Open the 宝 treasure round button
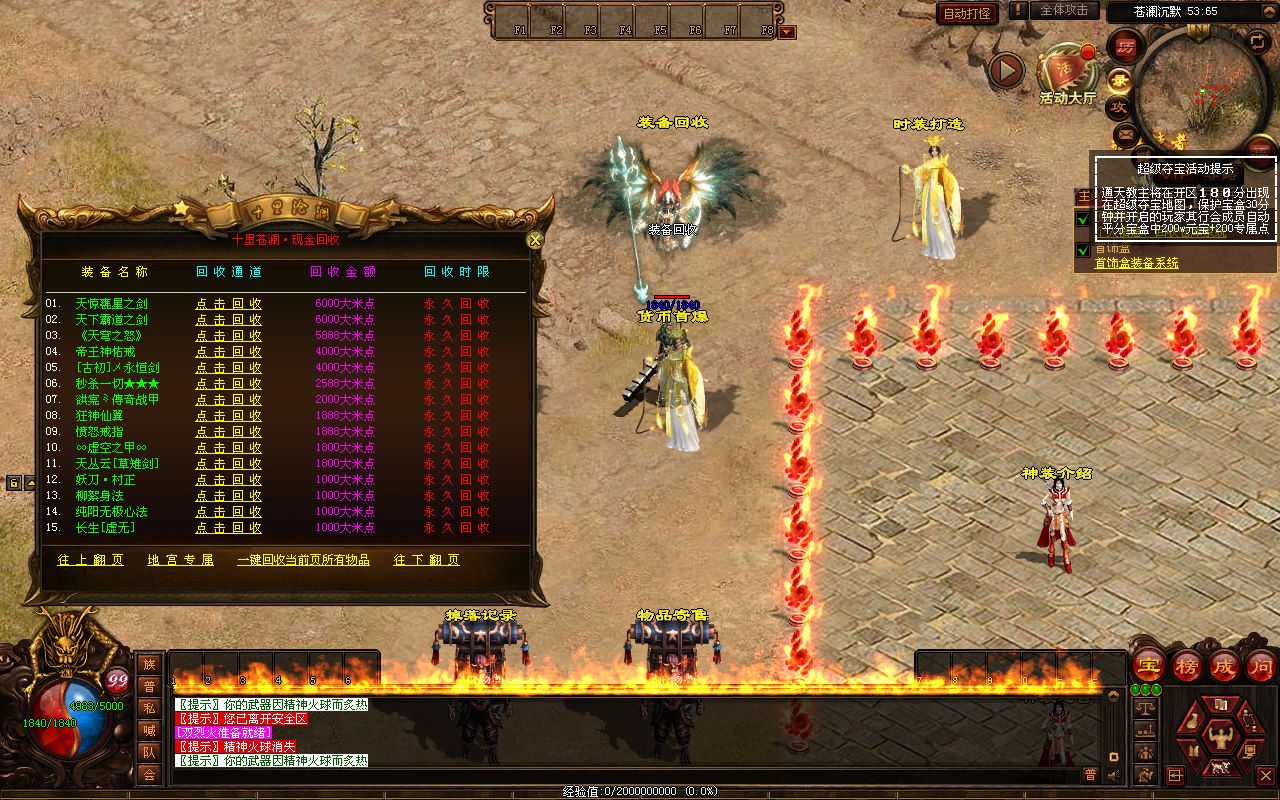This screenshot has width=1280, height=800. 1149,665
